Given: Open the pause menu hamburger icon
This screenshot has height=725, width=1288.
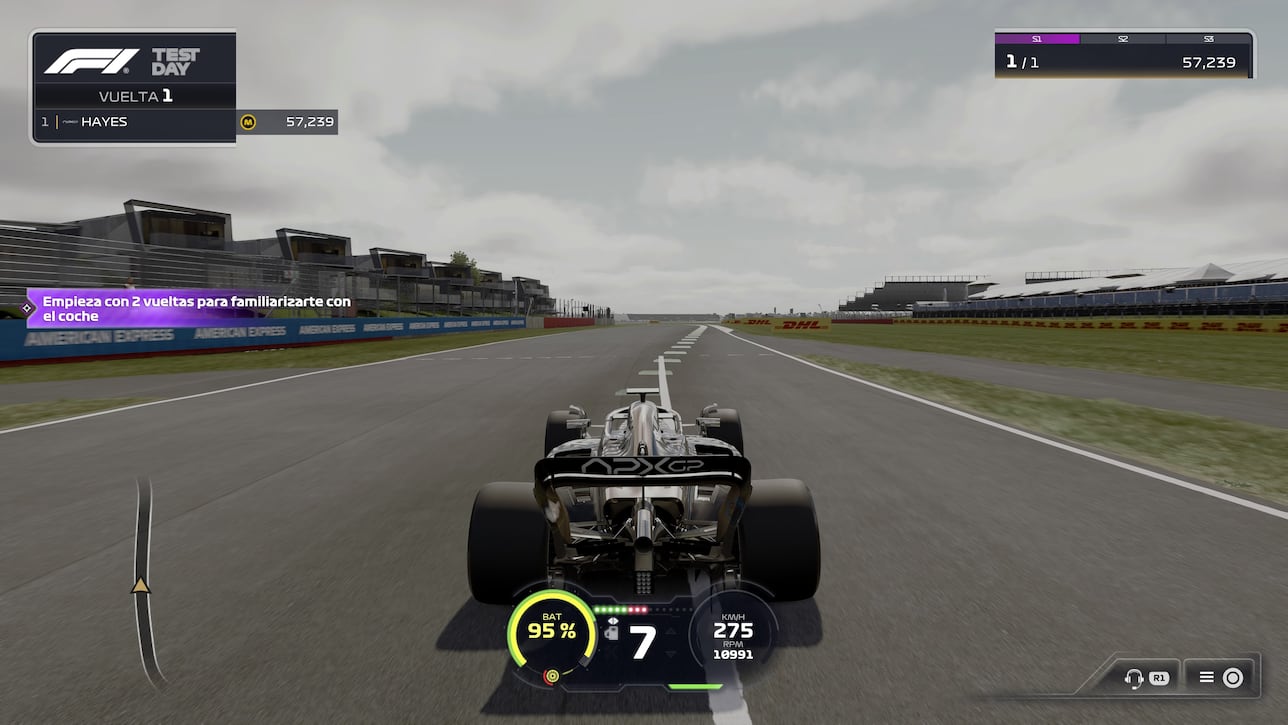Looking at the screenshot, I should point(1207,677).
